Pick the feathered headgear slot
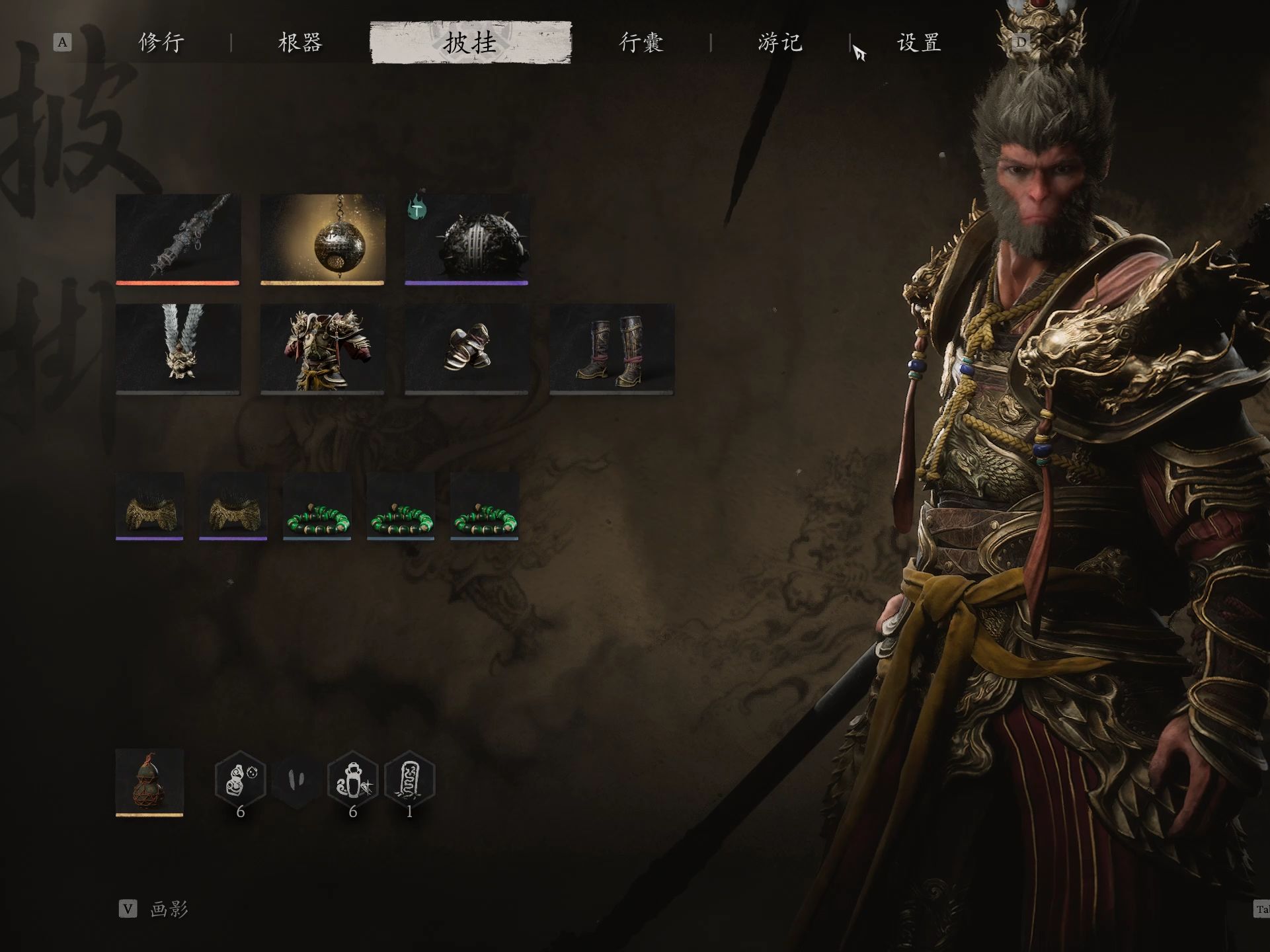Image resolution: width=1270 pixels, height=952 pixels. click(x=178, y=348)
